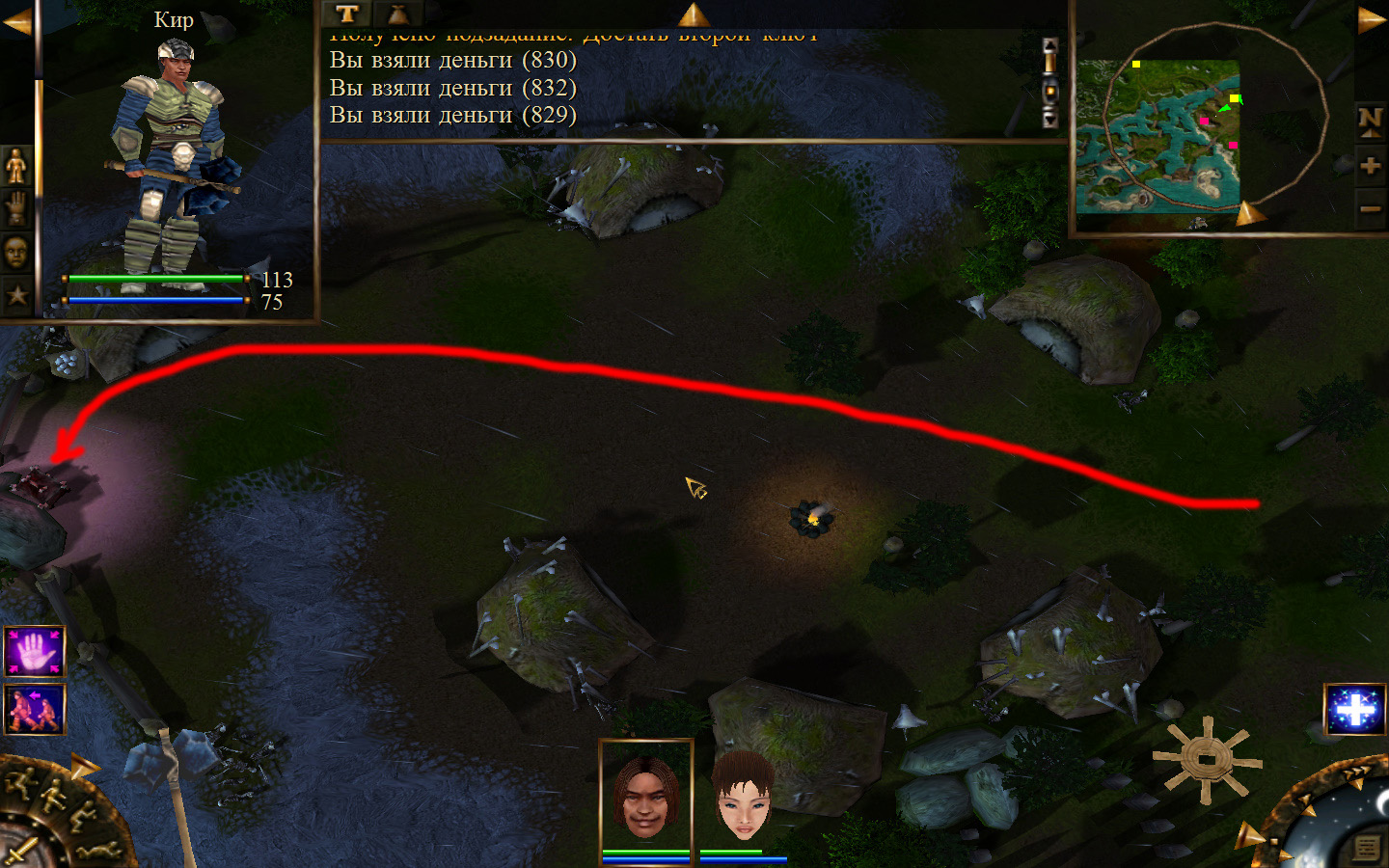Collapse the minimap panel with the right arrow
The height and width of the screenshot is (868, 1389).
pyautogui.click(x=1371, y=19)
